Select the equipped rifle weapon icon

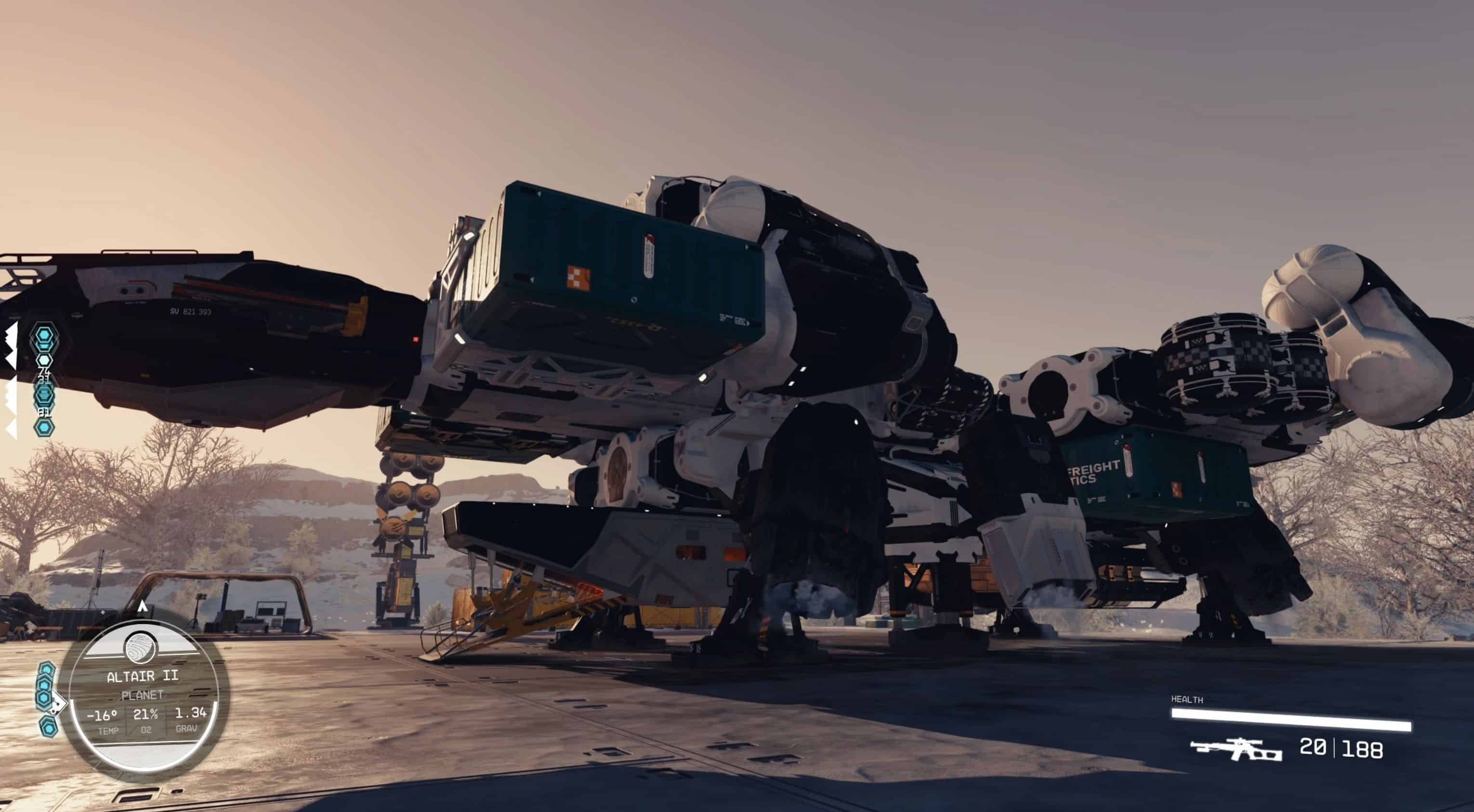(1236, 748)
